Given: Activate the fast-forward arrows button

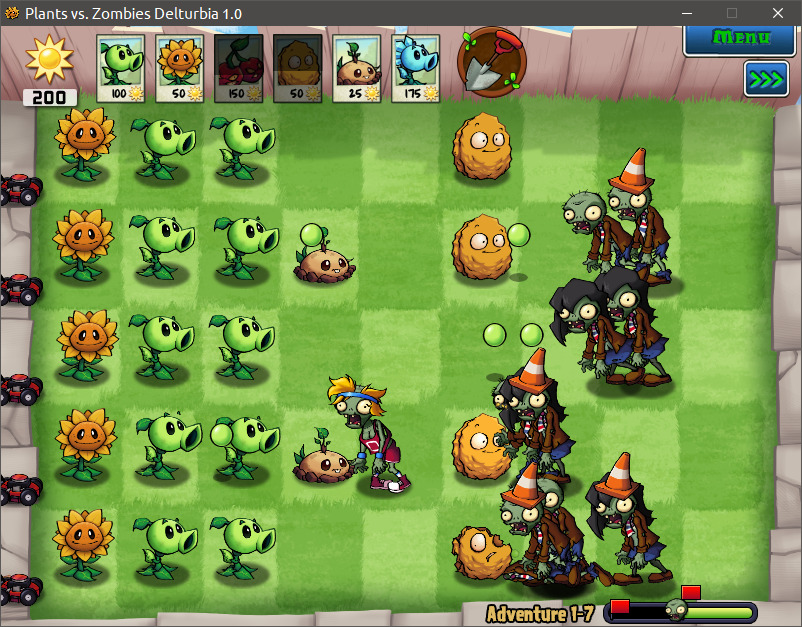Looking at the screenshot, I should (x=766, y=79).
